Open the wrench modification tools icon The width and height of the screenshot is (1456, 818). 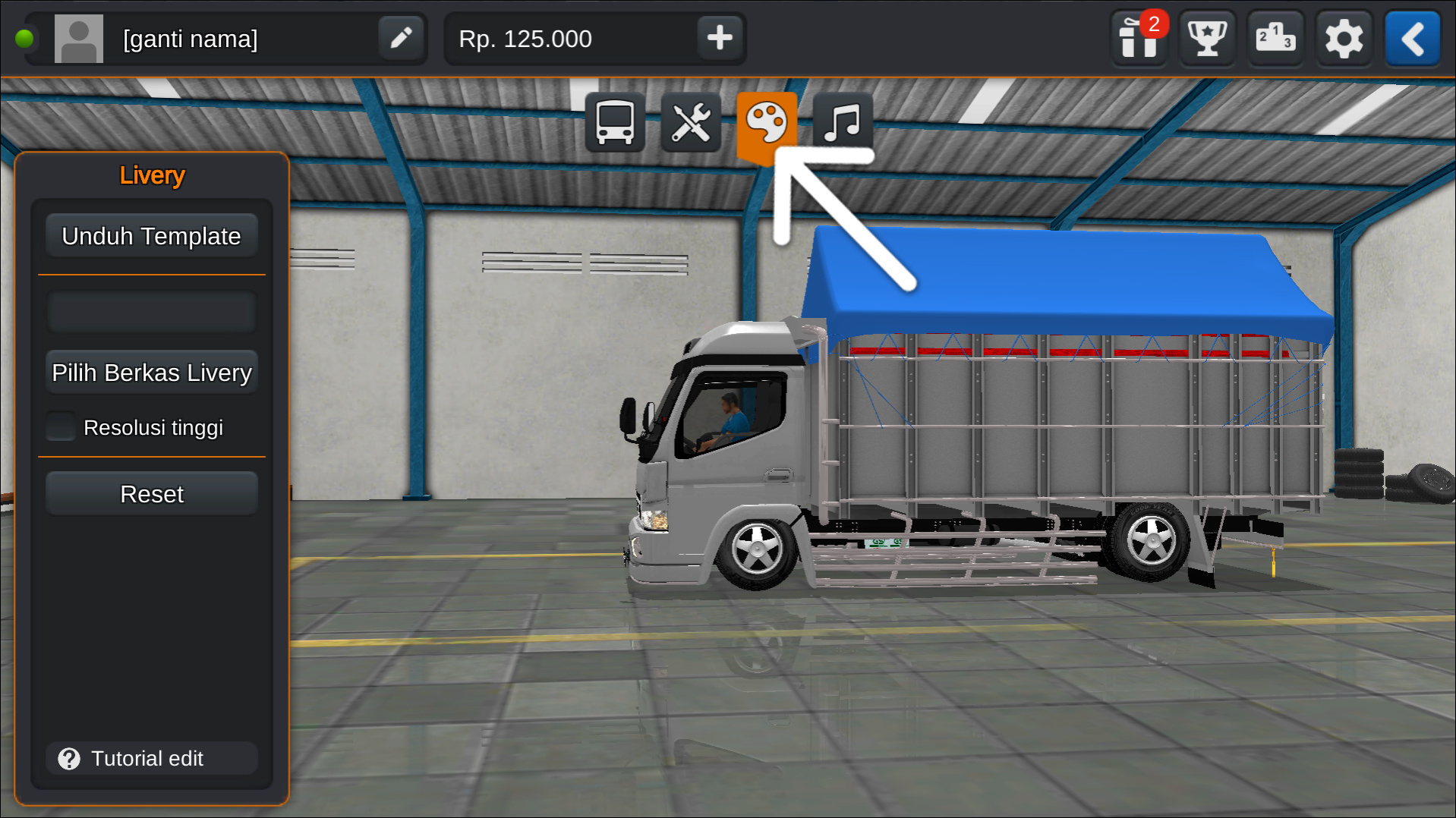tap(690, 123)
